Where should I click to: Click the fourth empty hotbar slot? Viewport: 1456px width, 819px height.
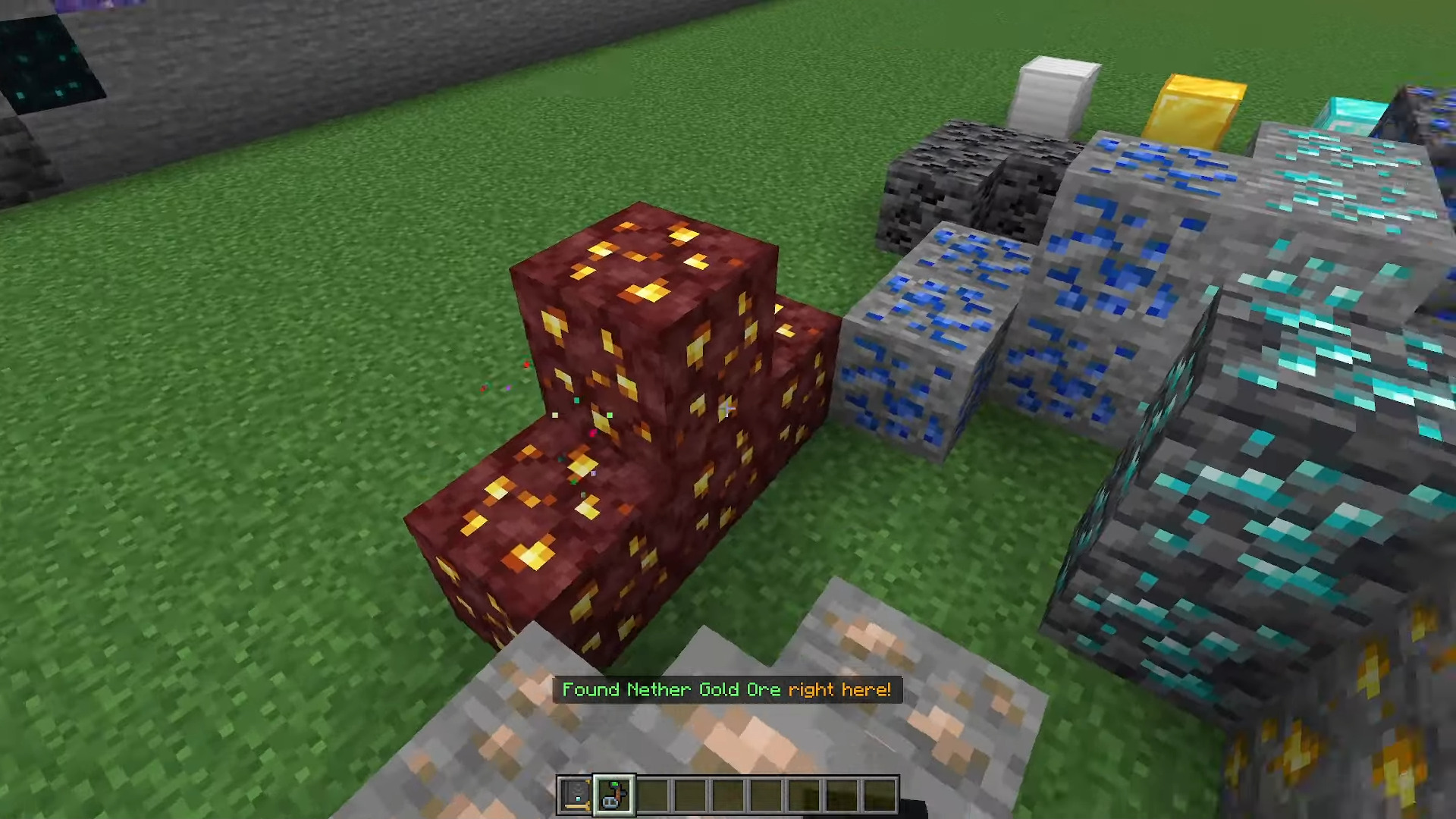coord(687,793)
